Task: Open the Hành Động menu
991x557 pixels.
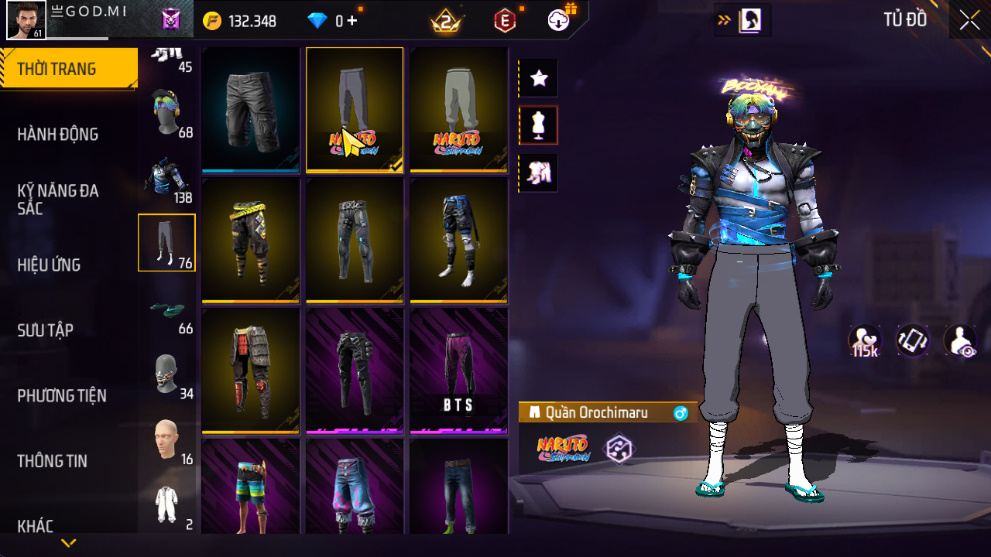Action: click(58, 134)
